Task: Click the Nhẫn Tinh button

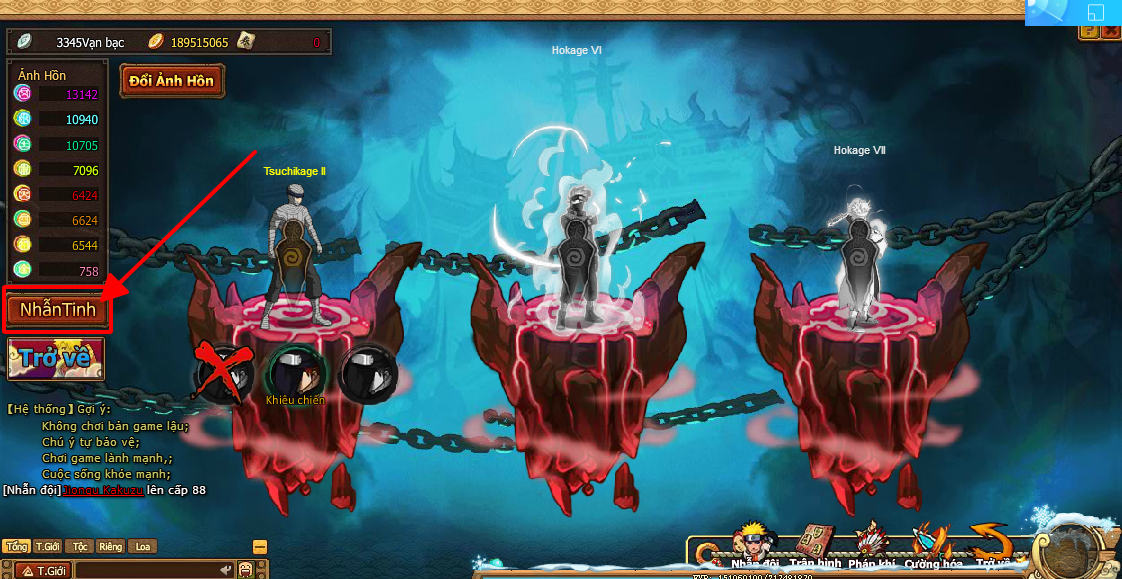Action: point(58,310)
